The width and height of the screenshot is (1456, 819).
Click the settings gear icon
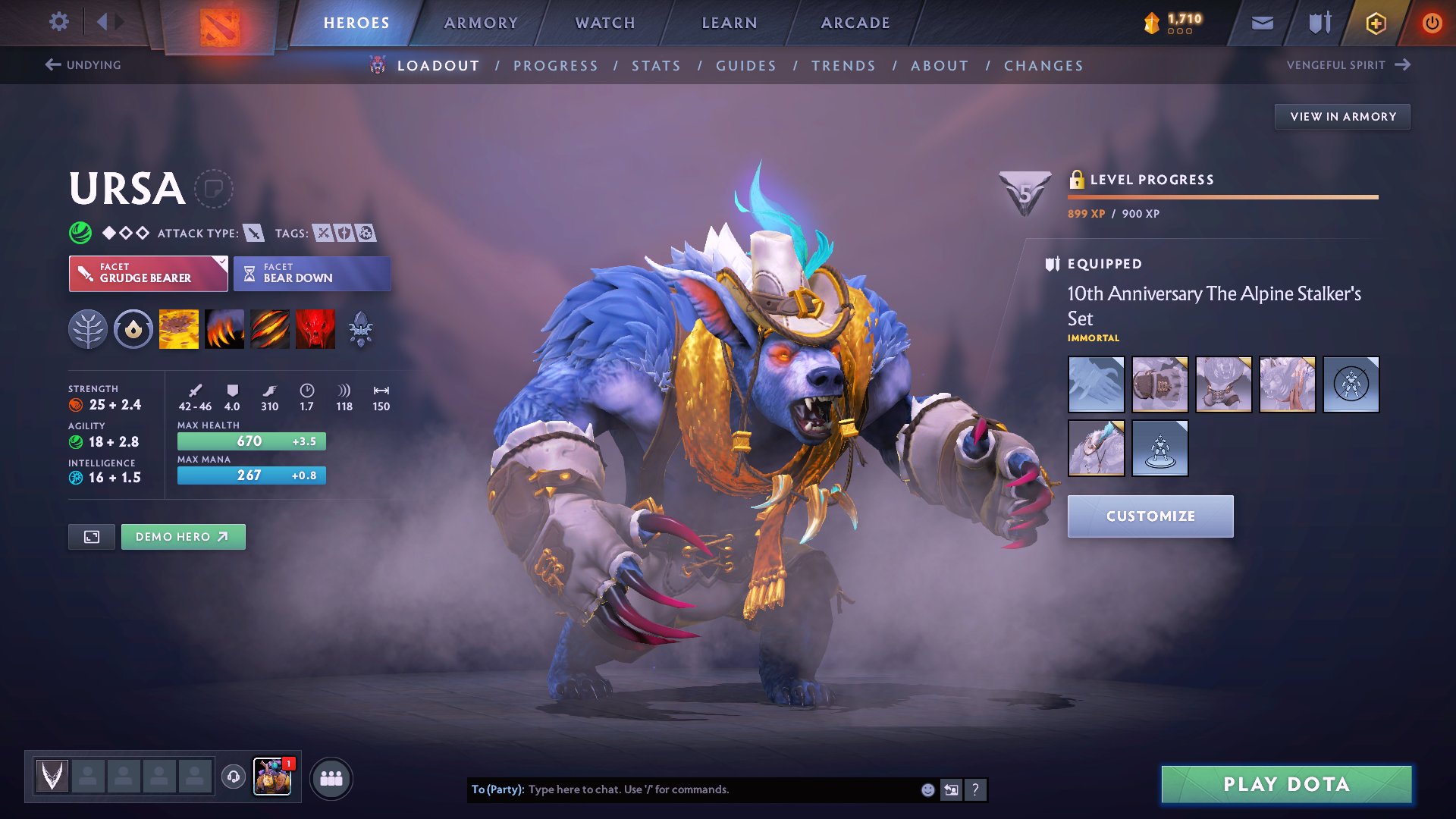coord(58,22)
